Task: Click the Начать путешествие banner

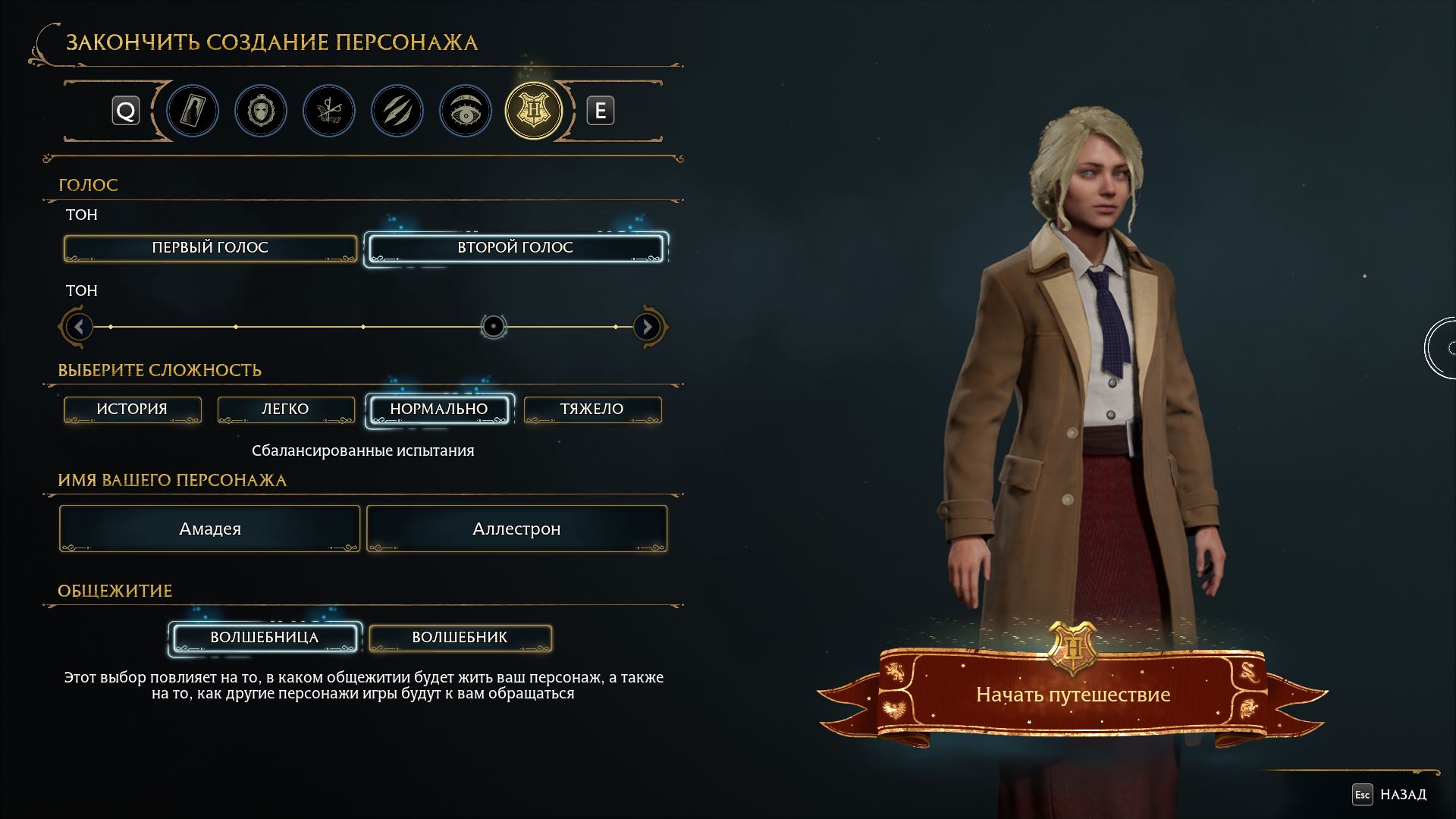Action: click(1072, 695)
